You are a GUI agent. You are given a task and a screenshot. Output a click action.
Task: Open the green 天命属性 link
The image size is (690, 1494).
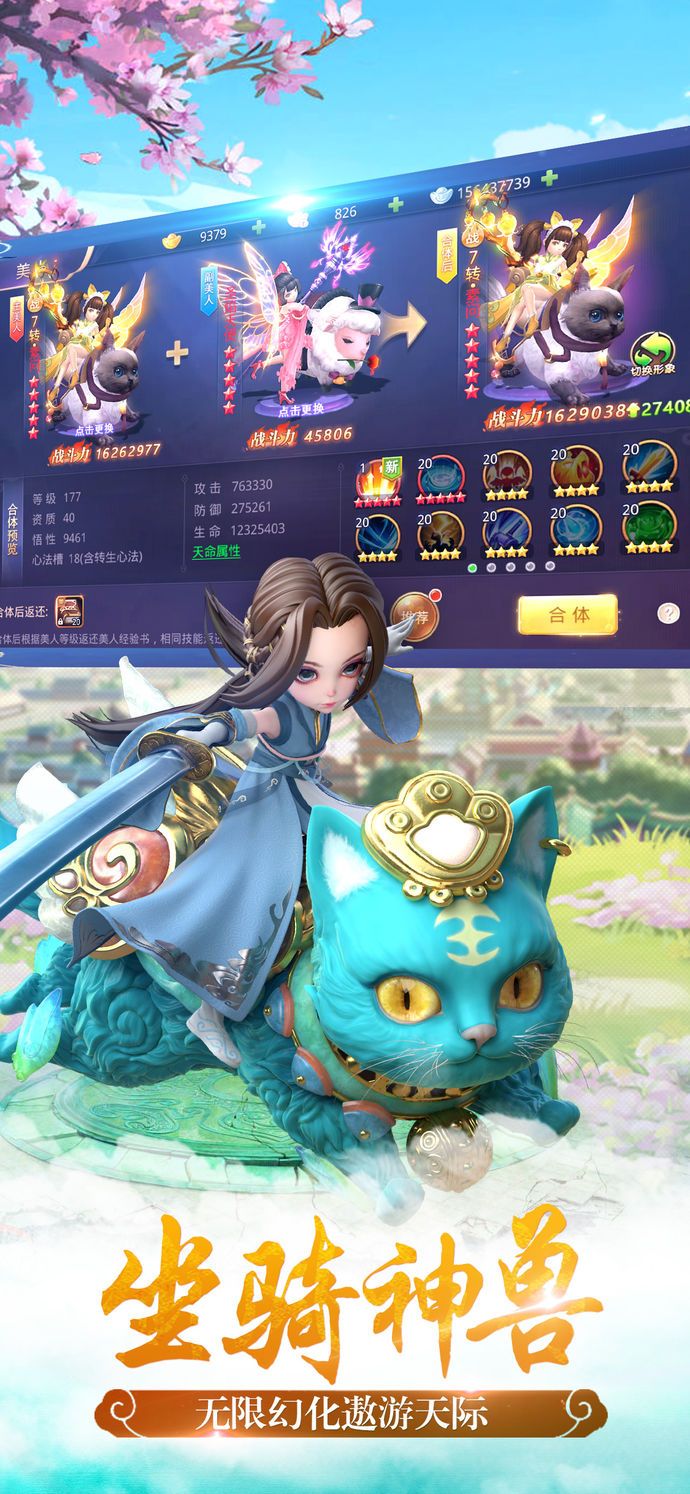[216, 551]
